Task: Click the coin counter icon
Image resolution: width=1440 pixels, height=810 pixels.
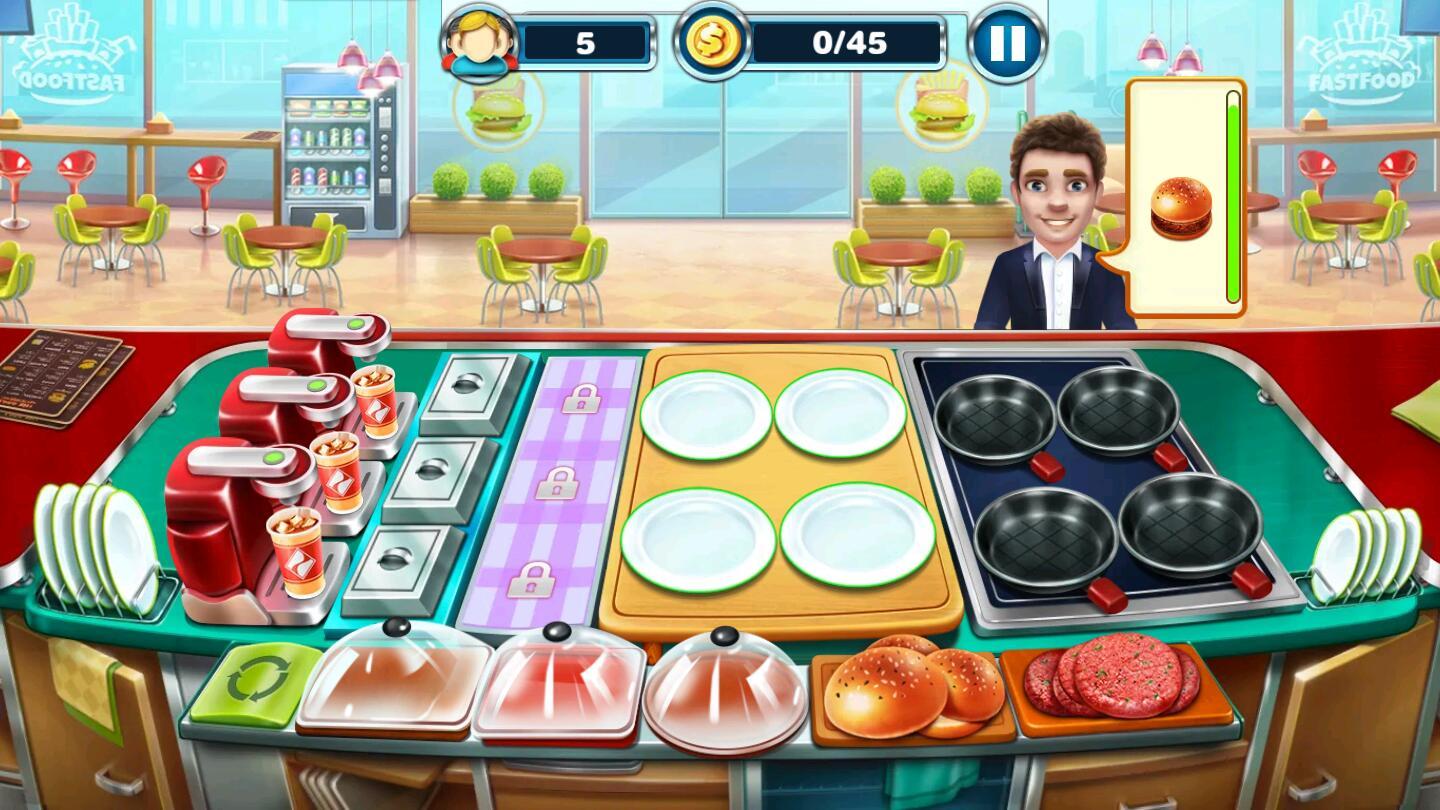Action: click(x=713, y=42)
